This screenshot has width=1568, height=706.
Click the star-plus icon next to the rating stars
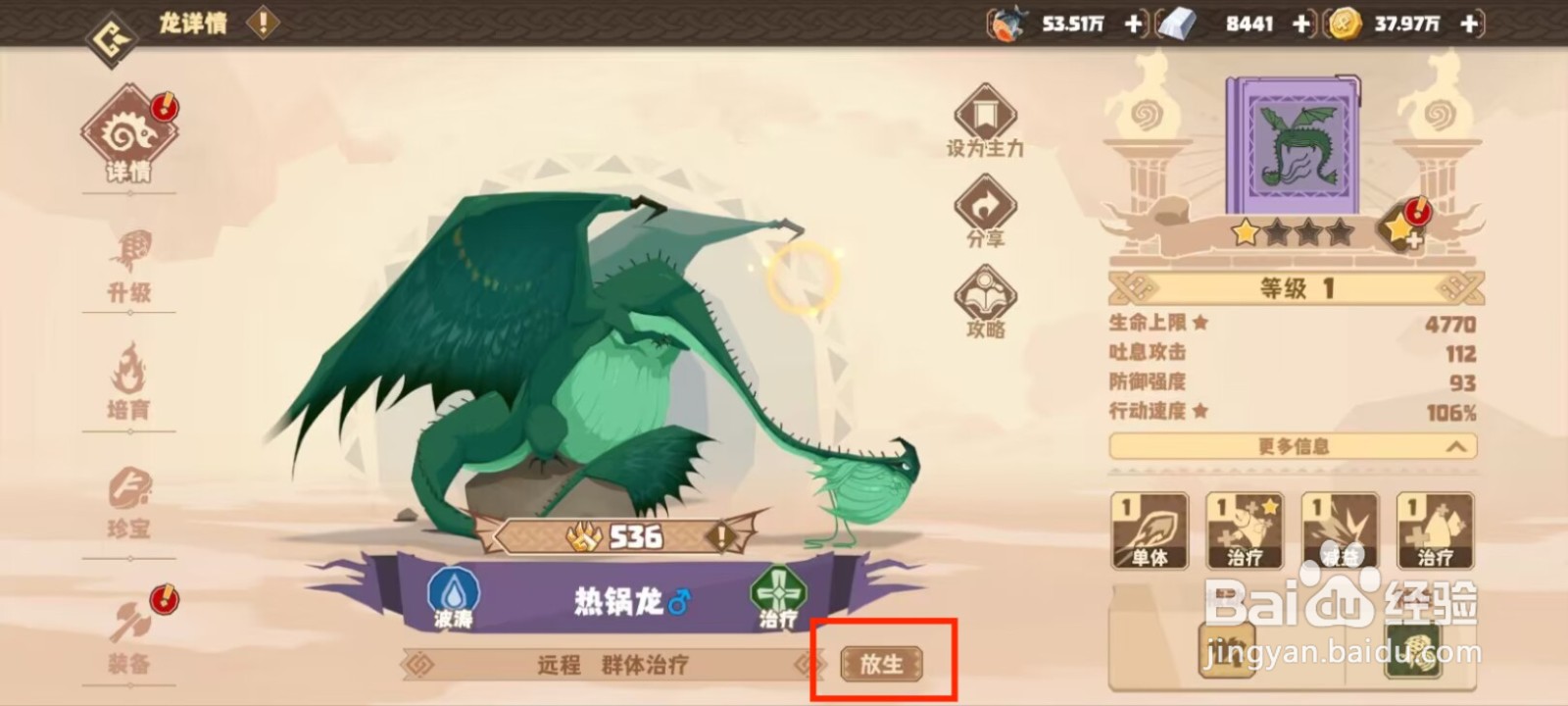1401,229
